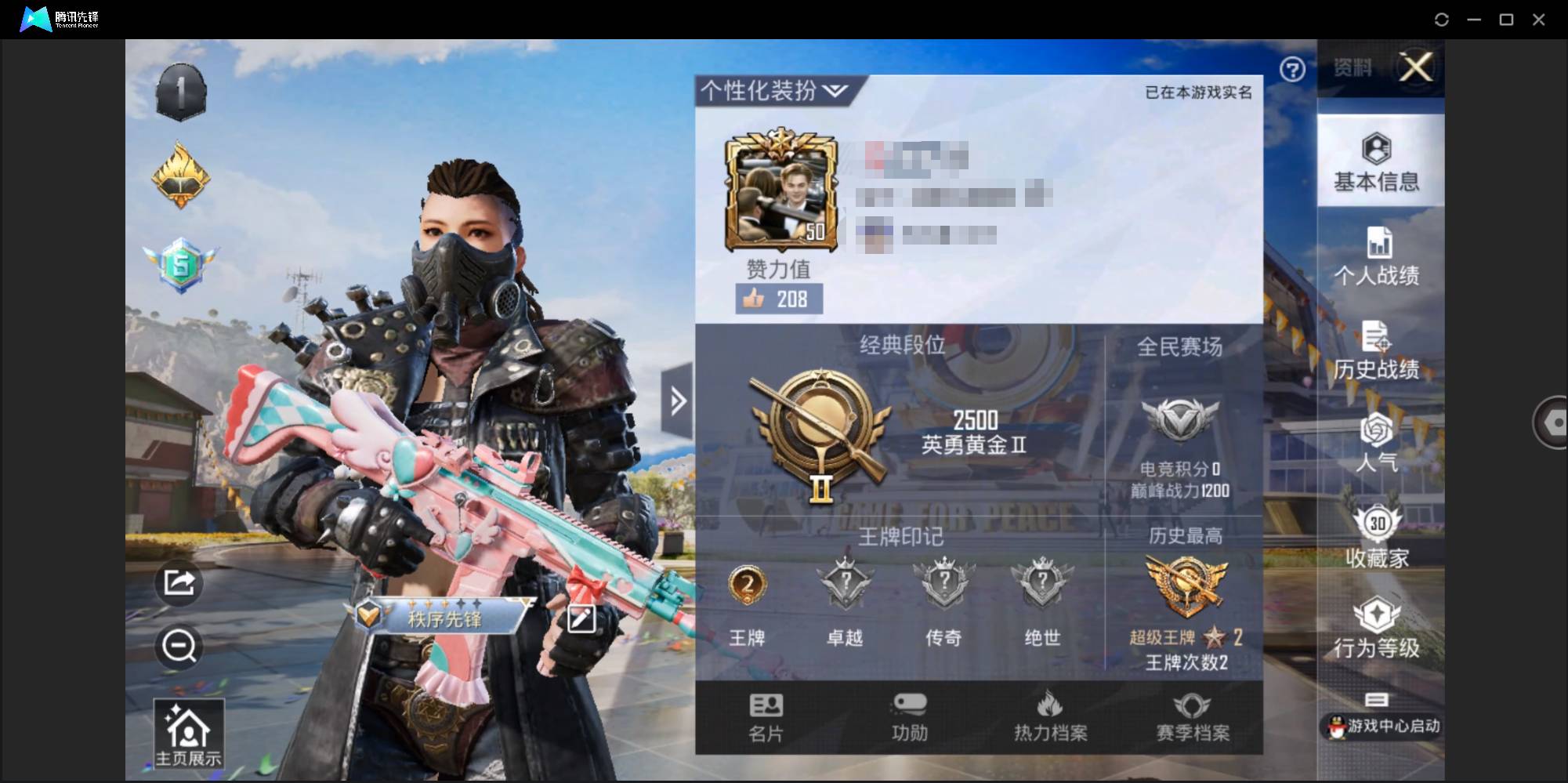Click the help question mark icon
1568x783 pixels.
coord(1294,70)
